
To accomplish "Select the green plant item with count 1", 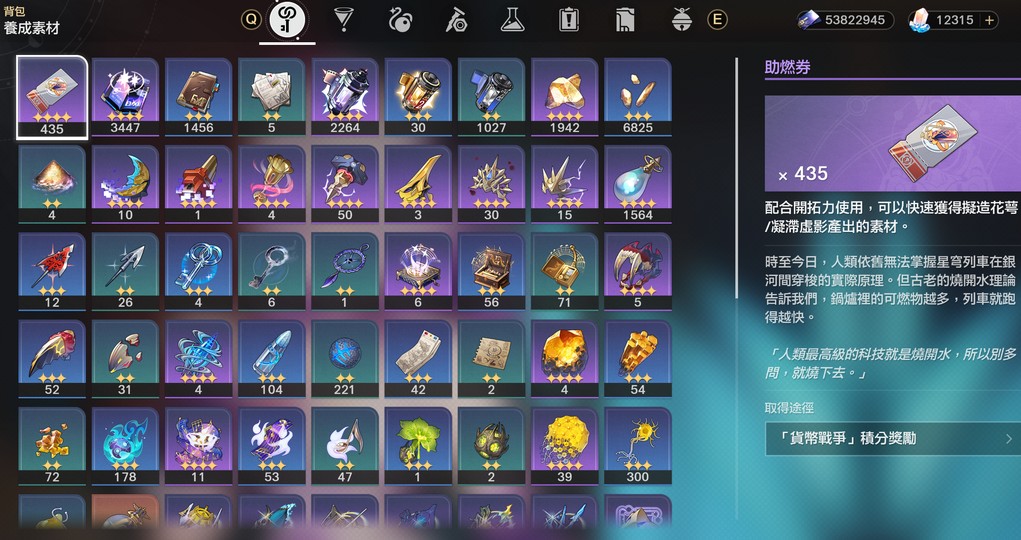I will [418, 444].
